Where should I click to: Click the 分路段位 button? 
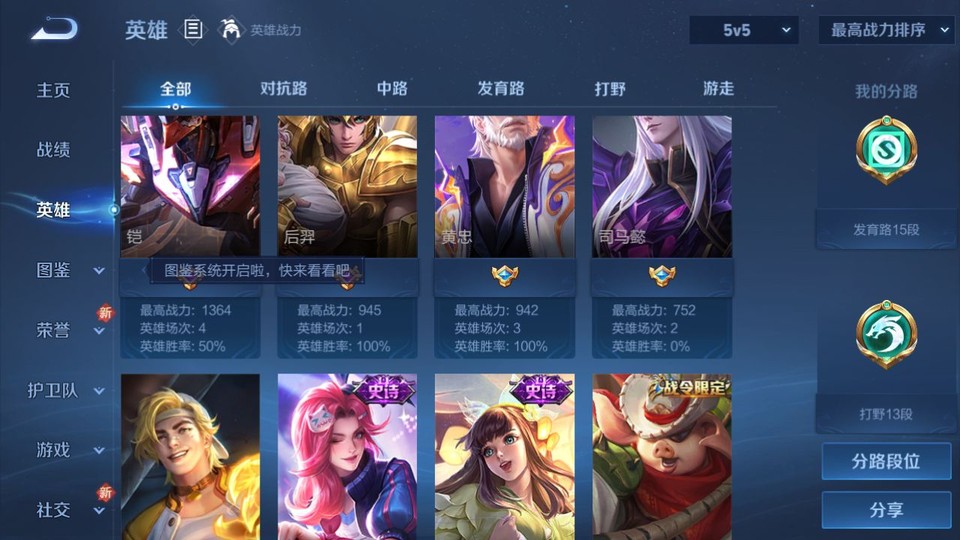pos(886,462)
